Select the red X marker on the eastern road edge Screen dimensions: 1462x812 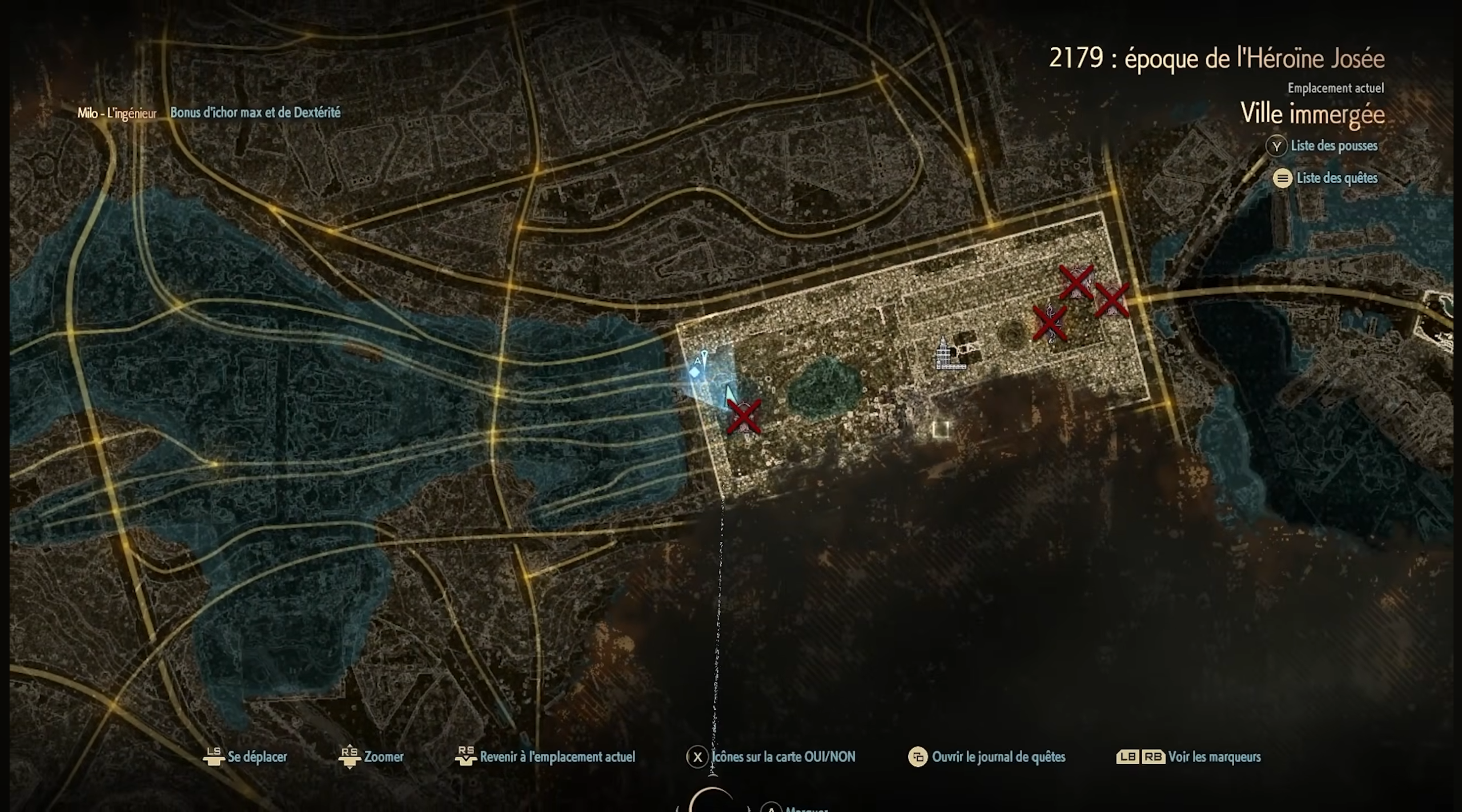(1111, 300)
